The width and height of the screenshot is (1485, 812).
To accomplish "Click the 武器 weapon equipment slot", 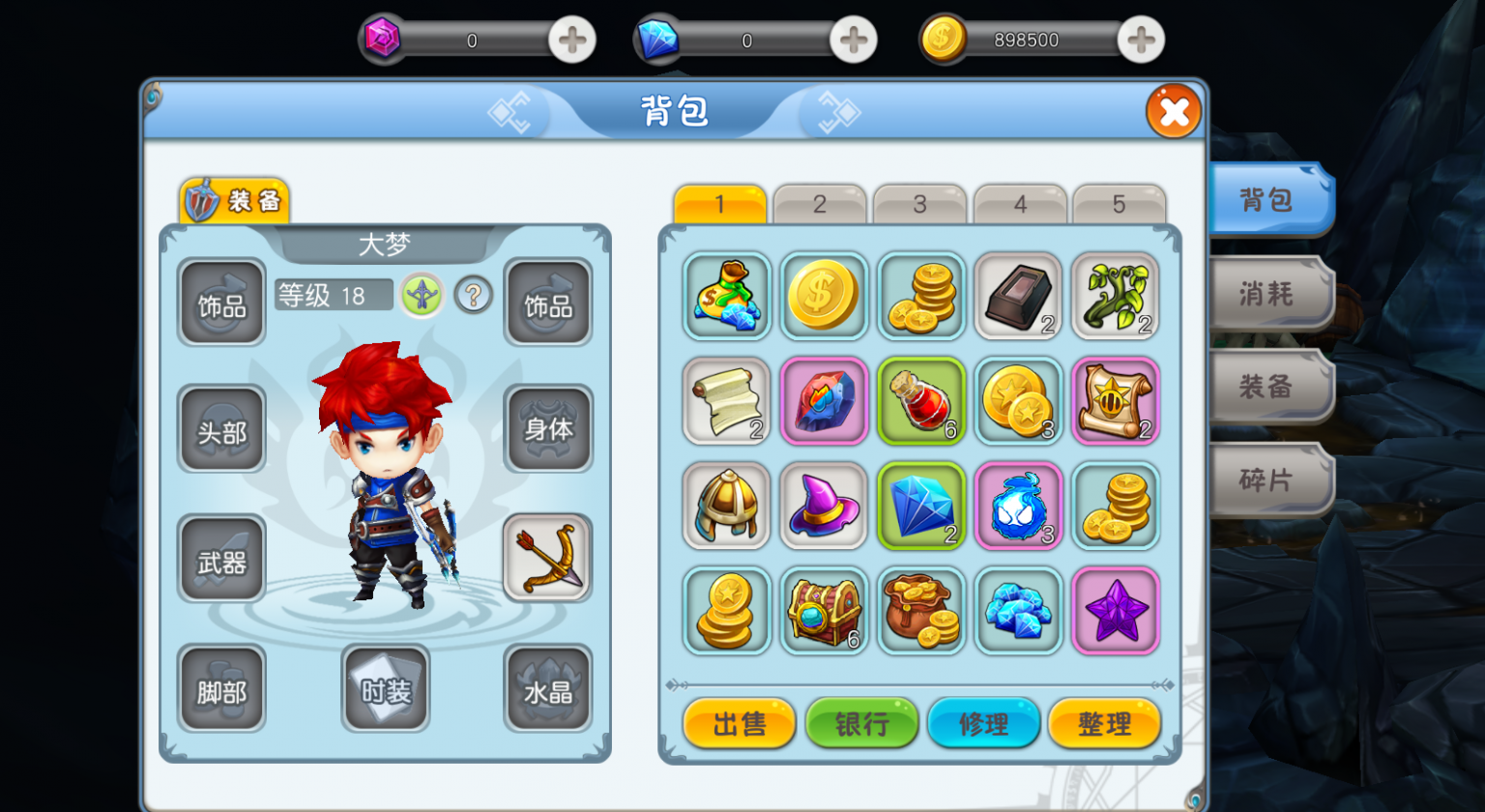I will click(x=220, y=557).
